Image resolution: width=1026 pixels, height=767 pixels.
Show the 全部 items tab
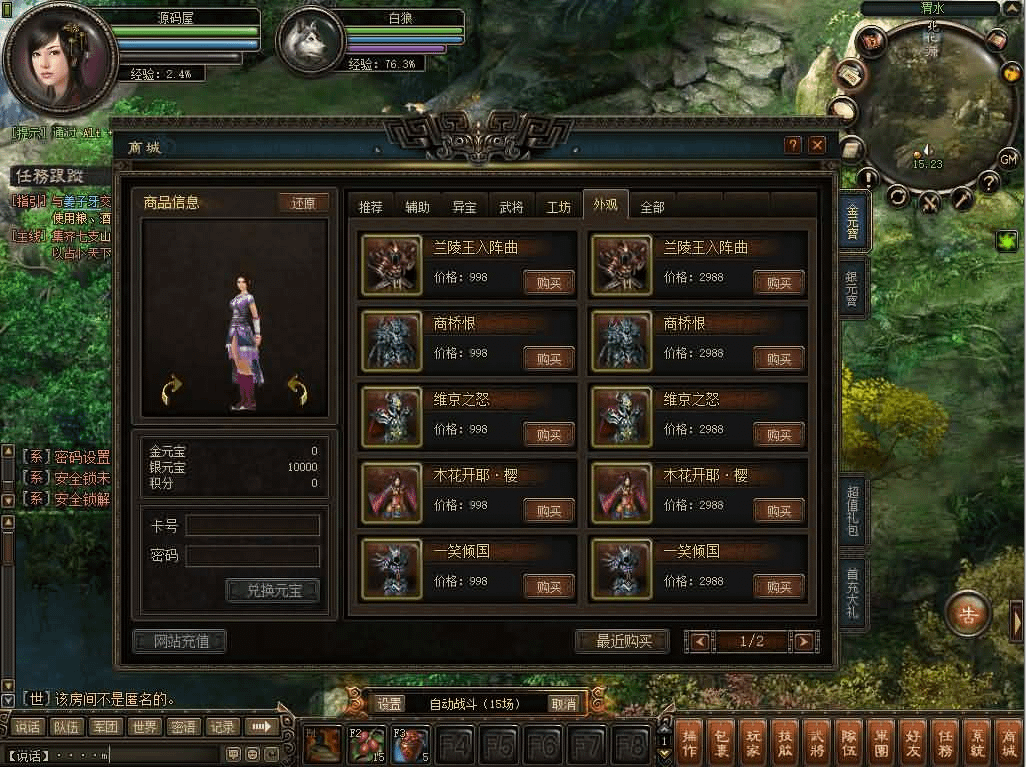point(652,207)
